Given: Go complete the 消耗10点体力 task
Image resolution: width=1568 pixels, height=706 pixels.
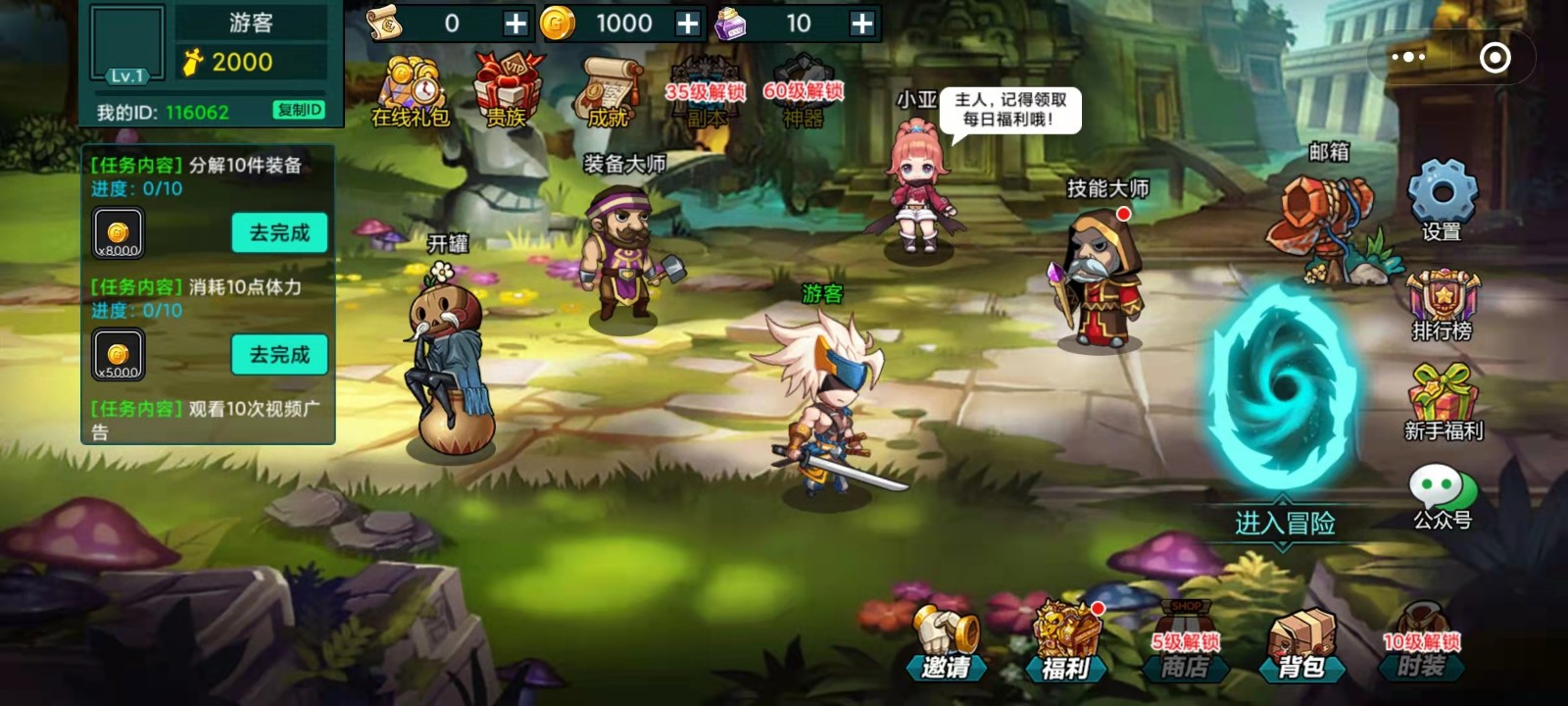Looking at the screenshot, I should coord(279,355).
